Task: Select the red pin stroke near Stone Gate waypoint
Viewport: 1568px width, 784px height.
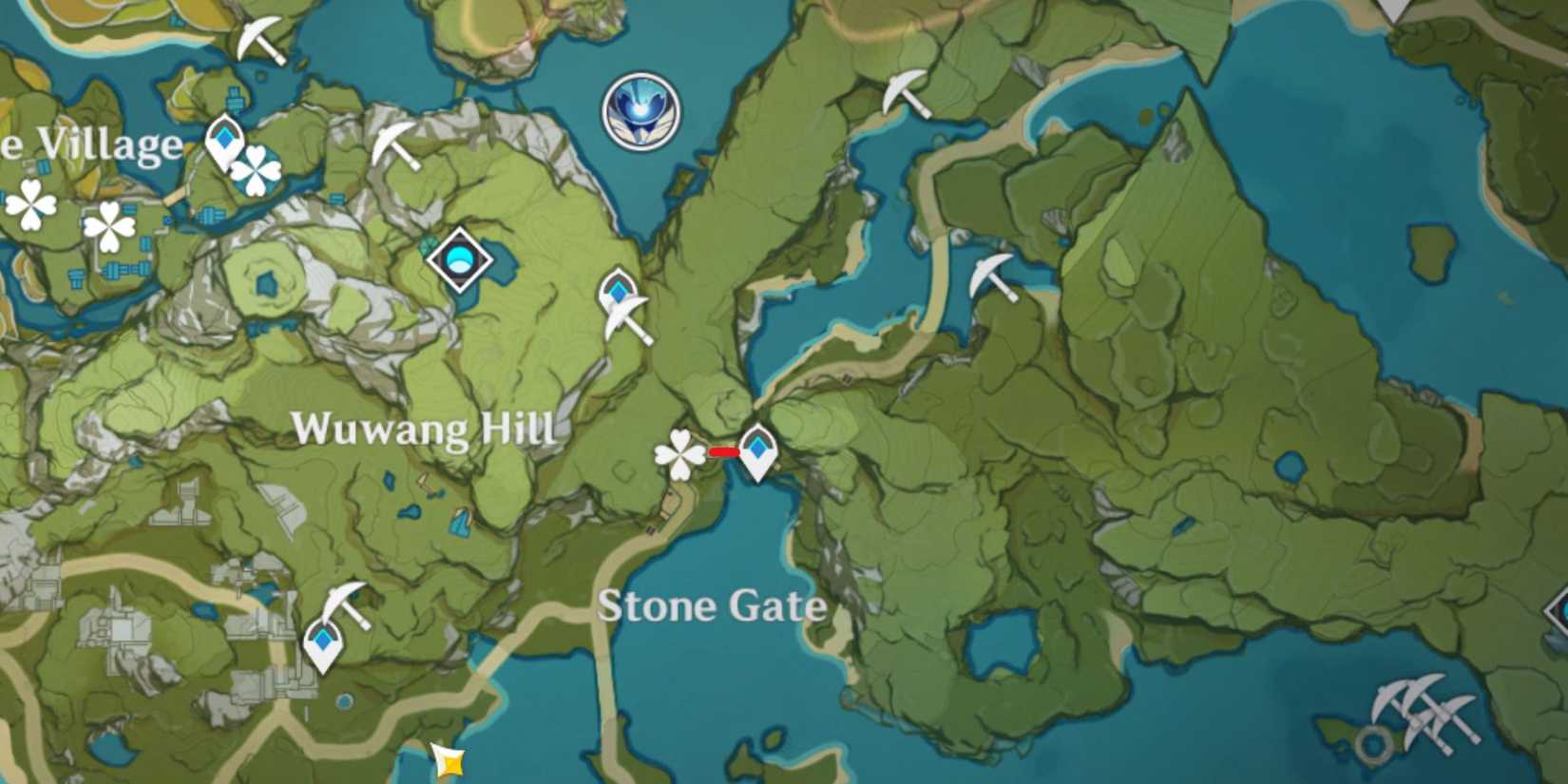Action: (723, 452)
